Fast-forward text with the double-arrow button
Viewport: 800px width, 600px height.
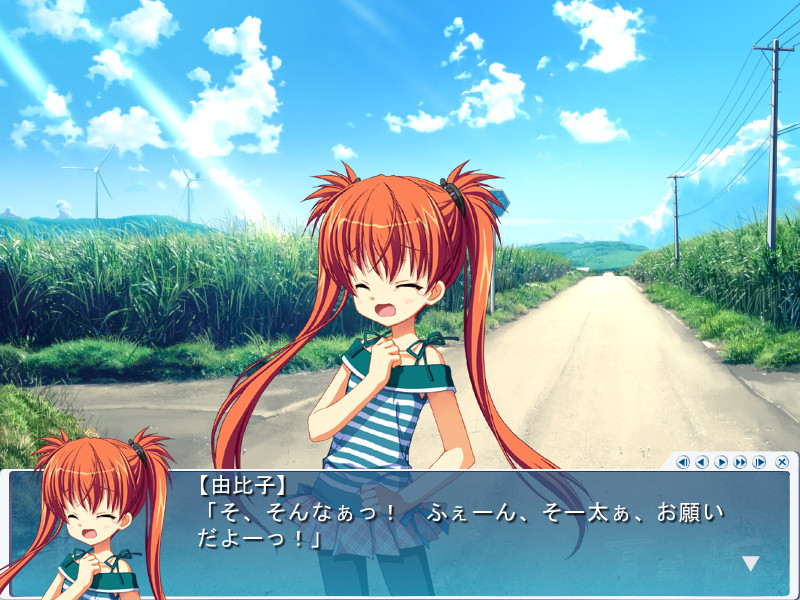(740, 462)
